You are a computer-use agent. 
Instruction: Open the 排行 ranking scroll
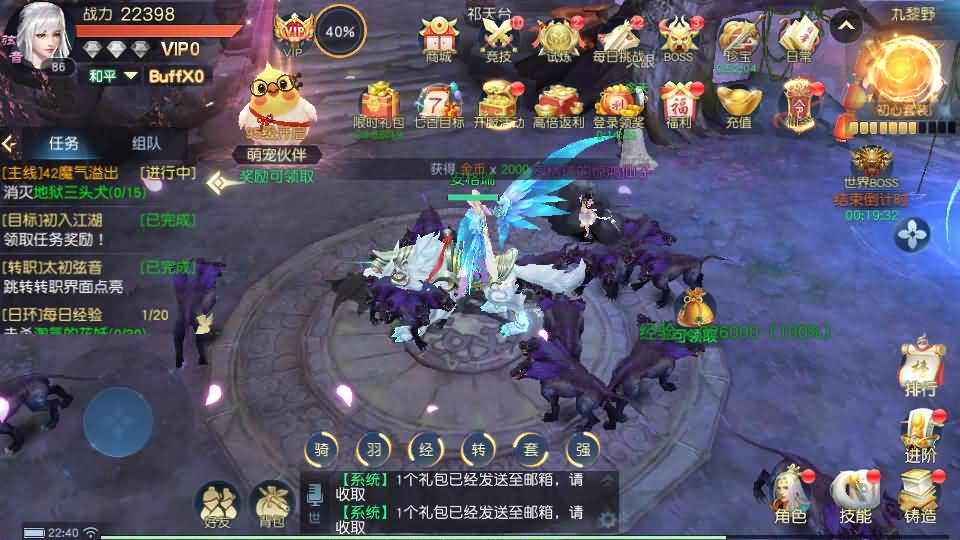pyautogui.click(x=920, y=368)
